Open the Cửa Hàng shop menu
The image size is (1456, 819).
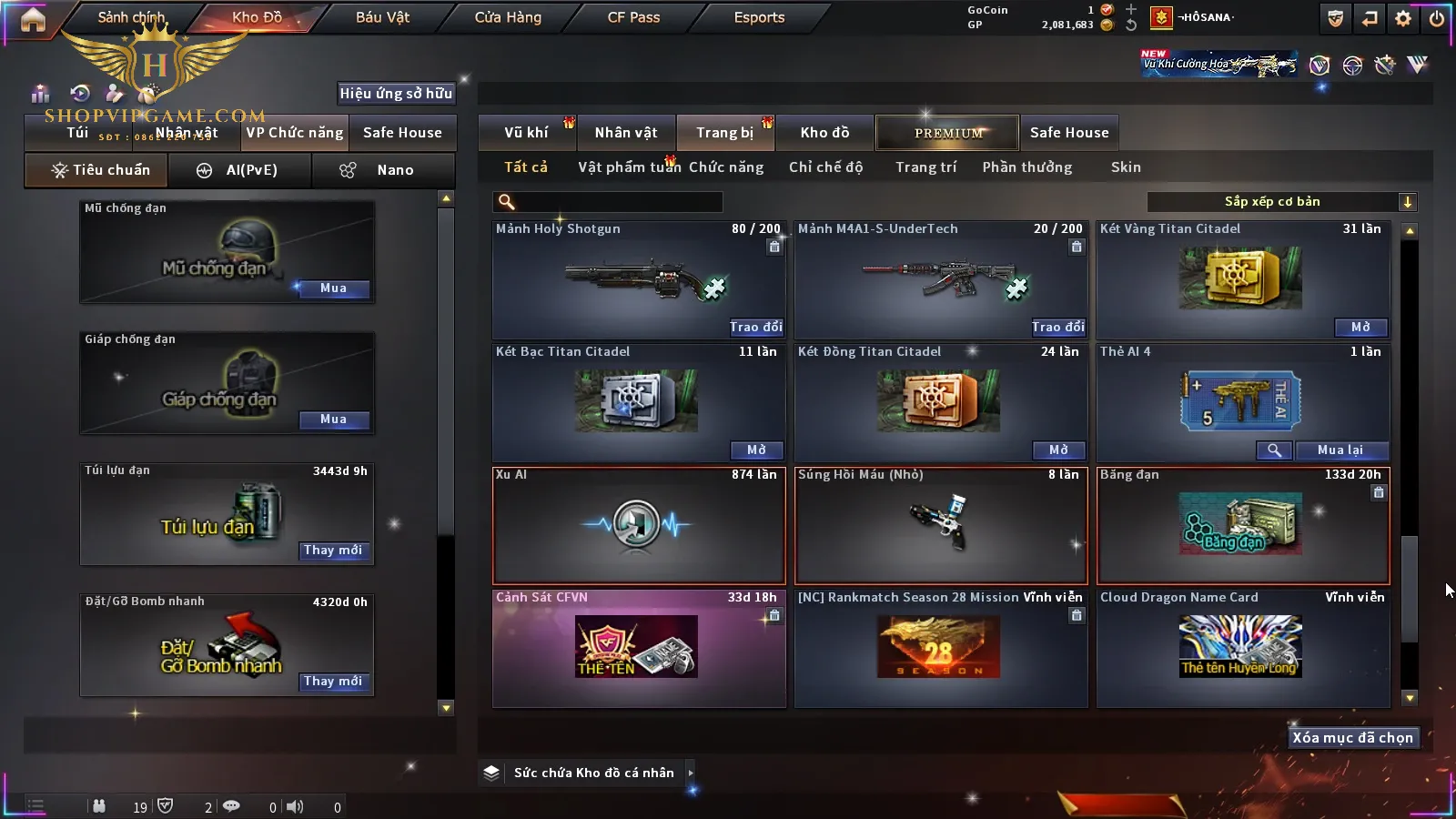click(x=508, y=17)
